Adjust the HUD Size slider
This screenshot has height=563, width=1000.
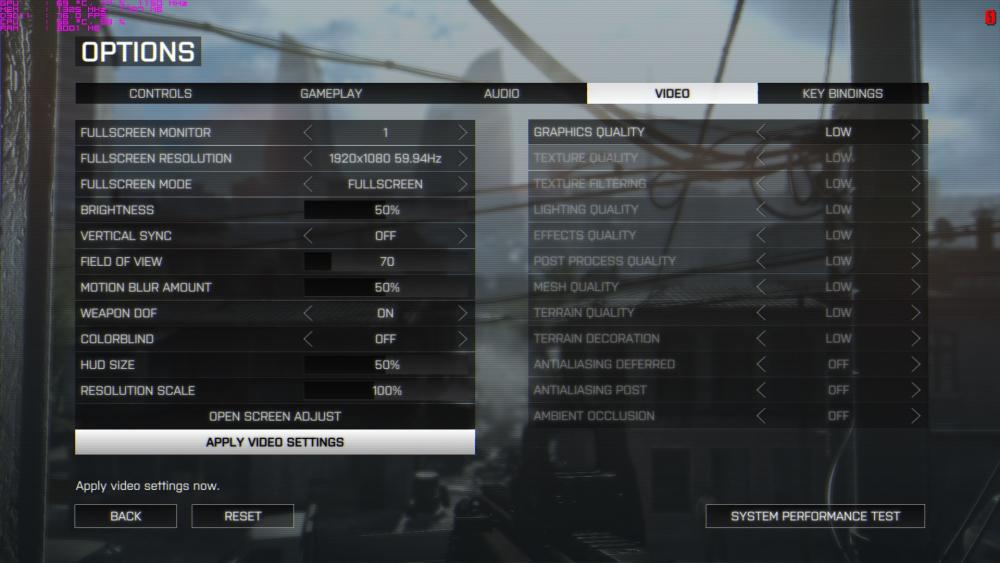pos(387,365)
